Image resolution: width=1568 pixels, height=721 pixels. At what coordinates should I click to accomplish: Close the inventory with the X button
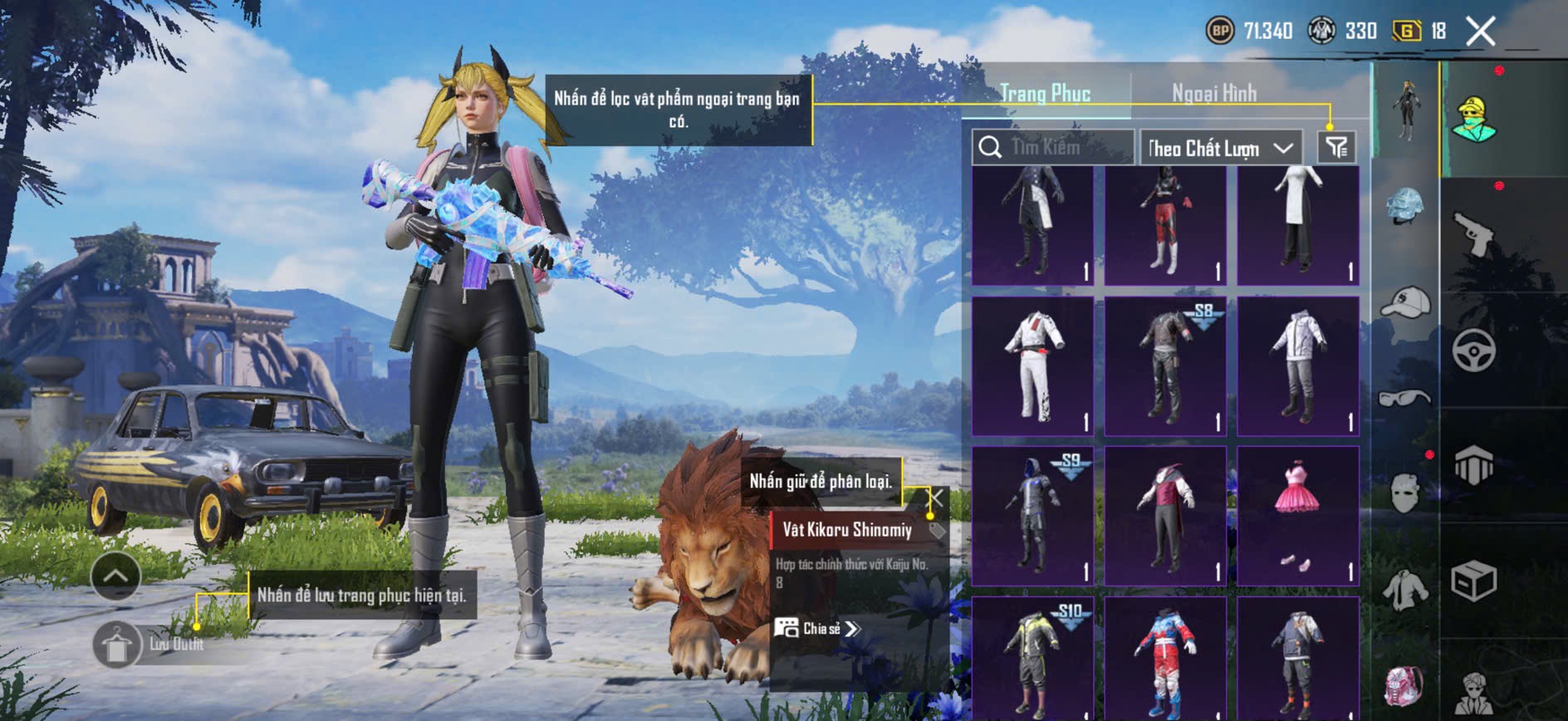[1480, 32]
